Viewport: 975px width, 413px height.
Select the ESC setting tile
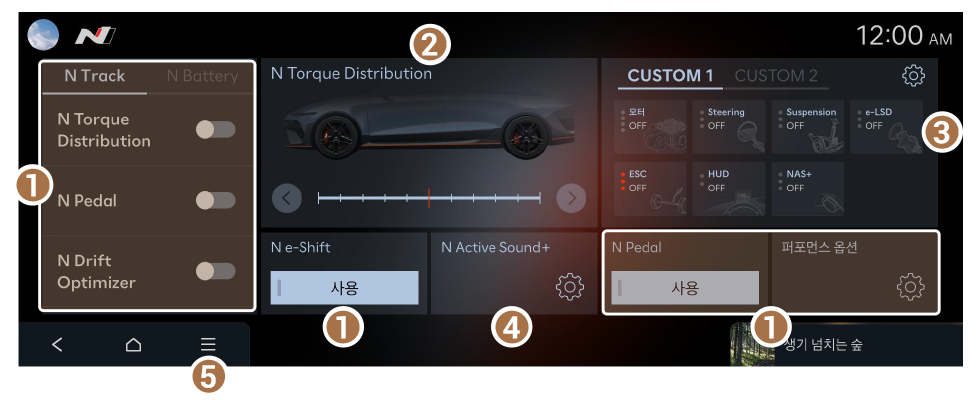click(x=651, y=188)
